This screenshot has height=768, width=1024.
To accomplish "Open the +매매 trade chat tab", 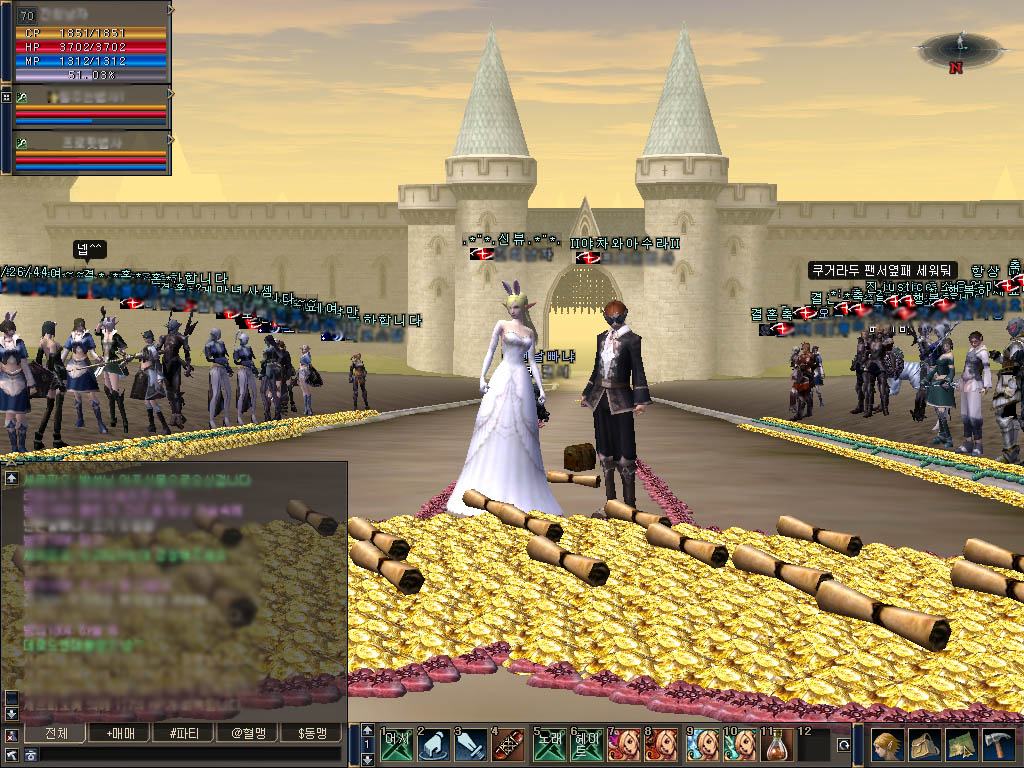I will click(122, 733).
